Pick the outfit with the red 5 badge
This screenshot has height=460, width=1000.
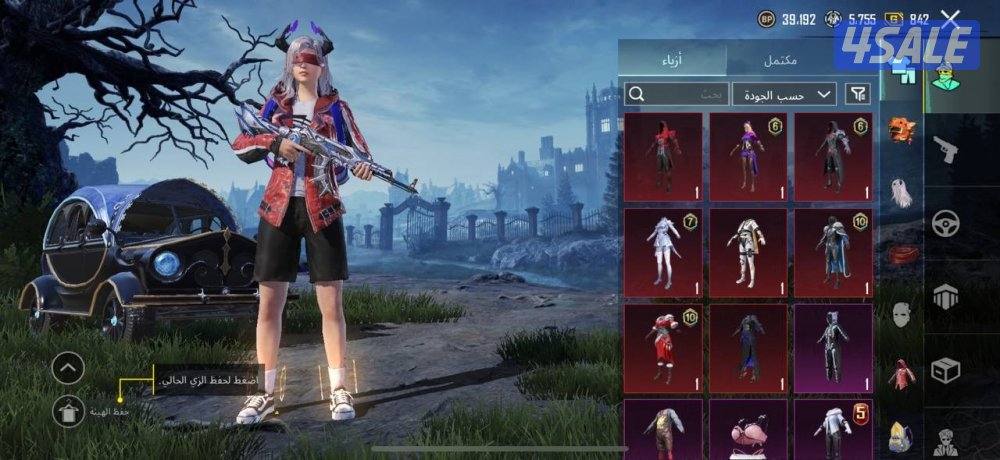[x=833, y=429]
